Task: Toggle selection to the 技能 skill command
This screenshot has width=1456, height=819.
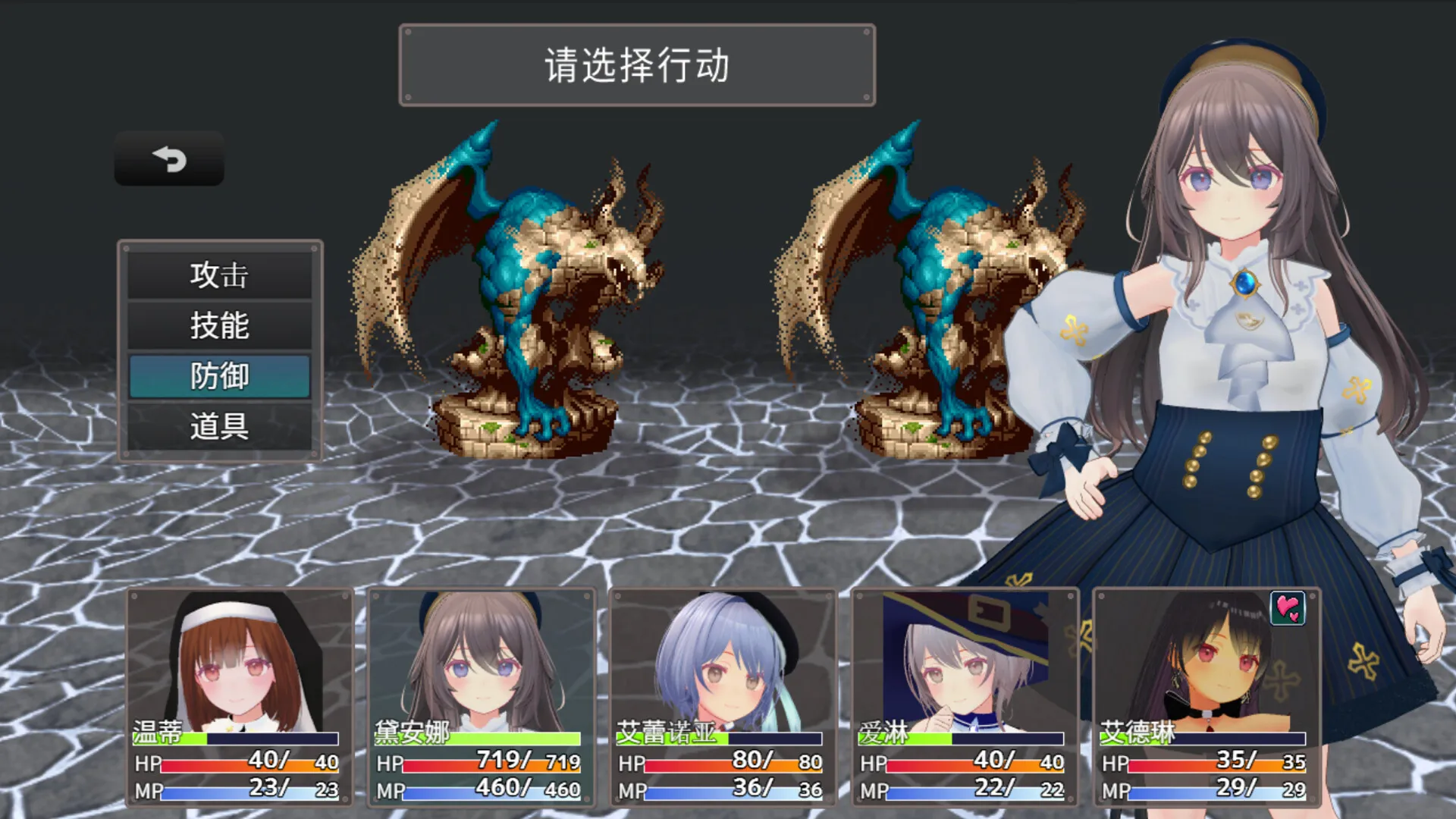Action: click(220, 326)
